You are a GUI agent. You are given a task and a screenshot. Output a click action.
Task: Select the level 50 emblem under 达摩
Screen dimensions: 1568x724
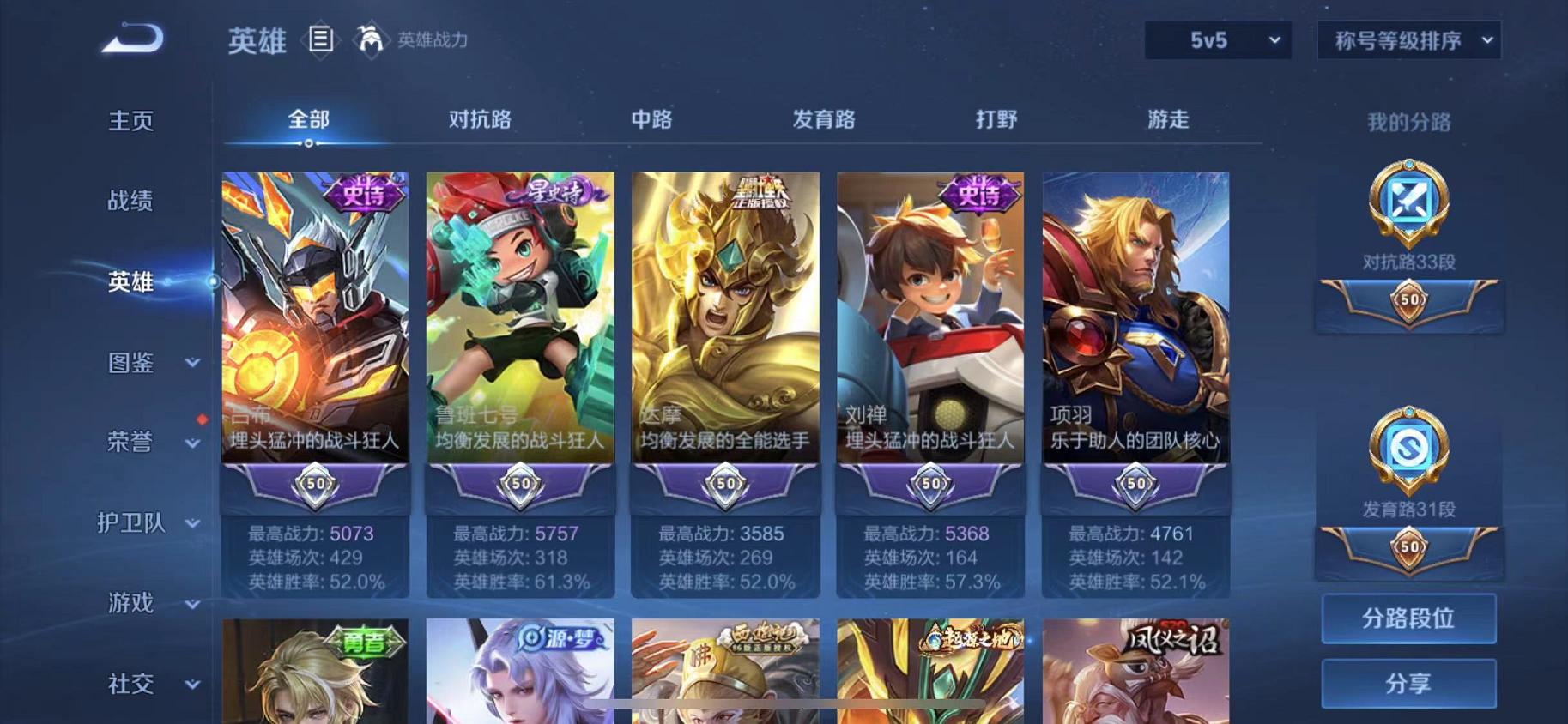(x=724, y=484)
